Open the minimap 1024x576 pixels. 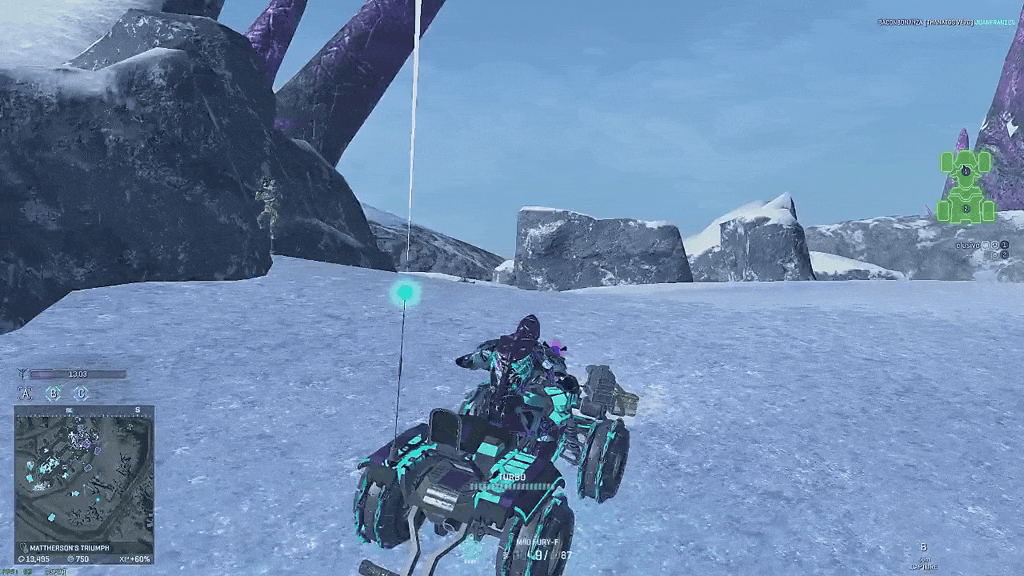[x=83, y=469]
